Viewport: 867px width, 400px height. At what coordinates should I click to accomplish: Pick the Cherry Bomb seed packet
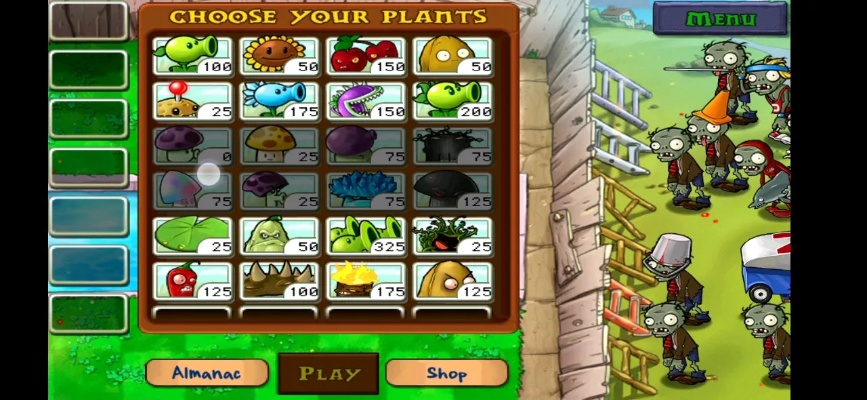pos(366,55)
